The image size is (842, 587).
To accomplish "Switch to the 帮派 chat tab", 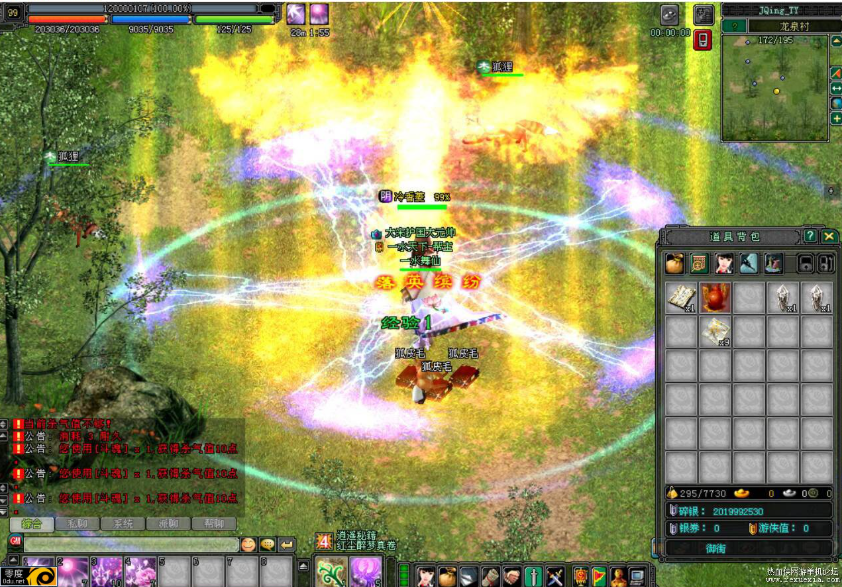I will [213, 523].
